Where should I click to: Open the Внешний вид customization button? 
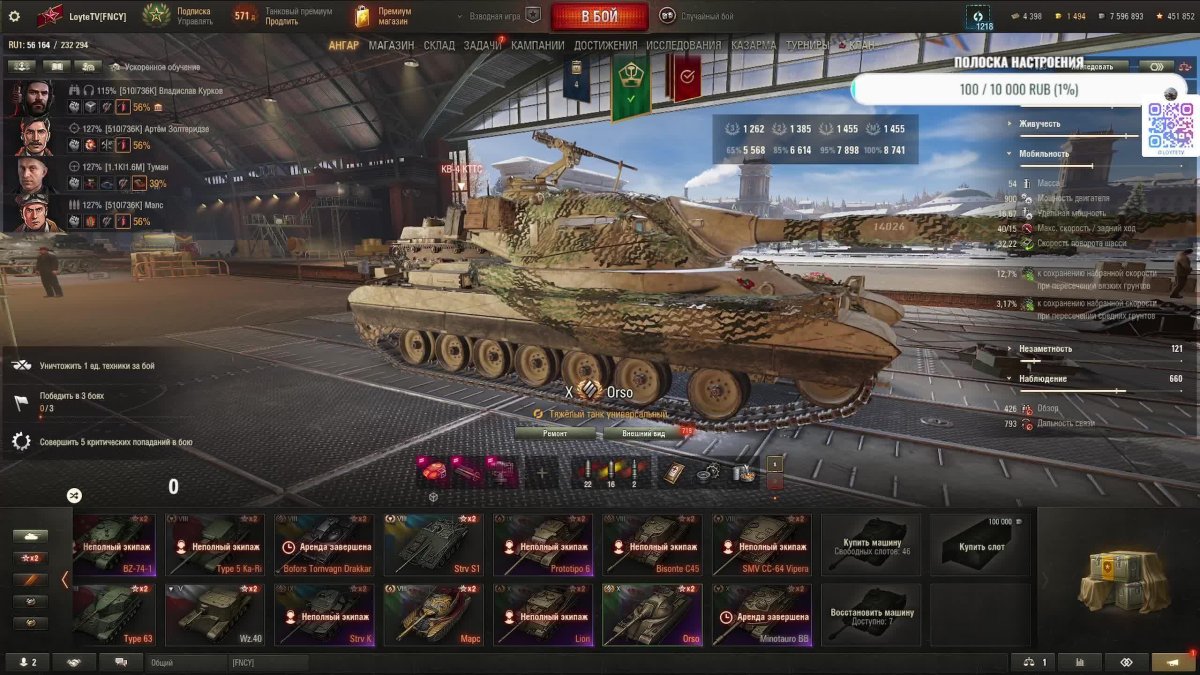(x=644, y=434)
